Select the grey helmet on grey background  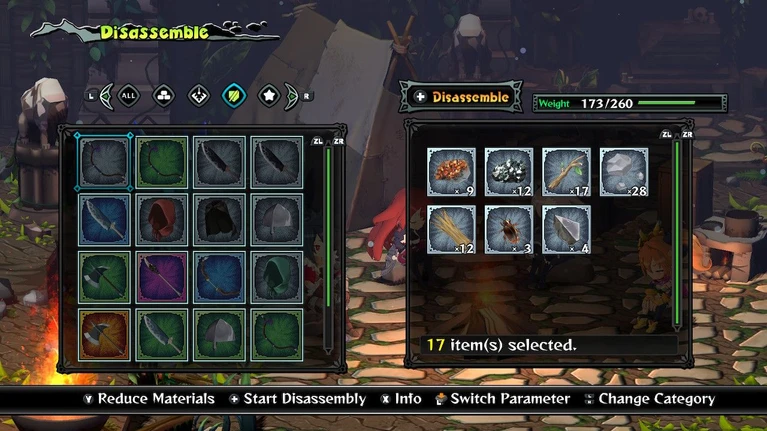pos(277,219)
